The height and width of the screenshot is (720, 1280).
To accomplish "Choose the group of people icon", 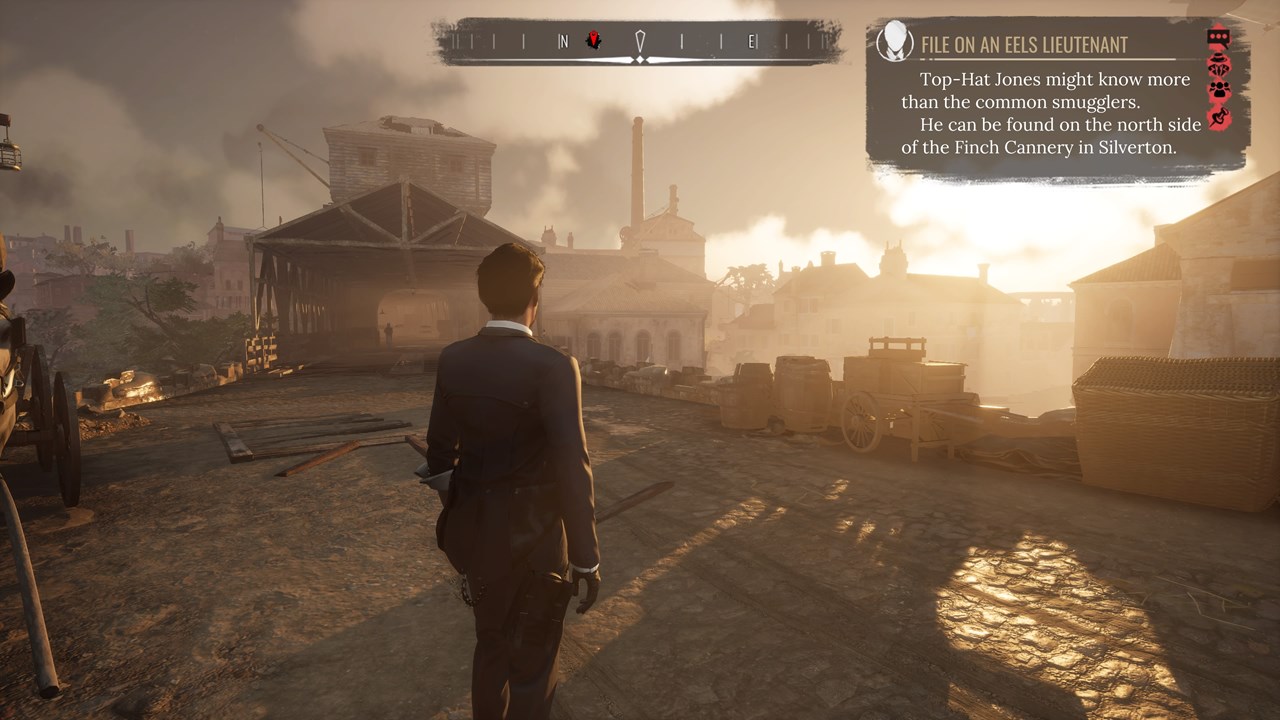I will pos(1218,90).
